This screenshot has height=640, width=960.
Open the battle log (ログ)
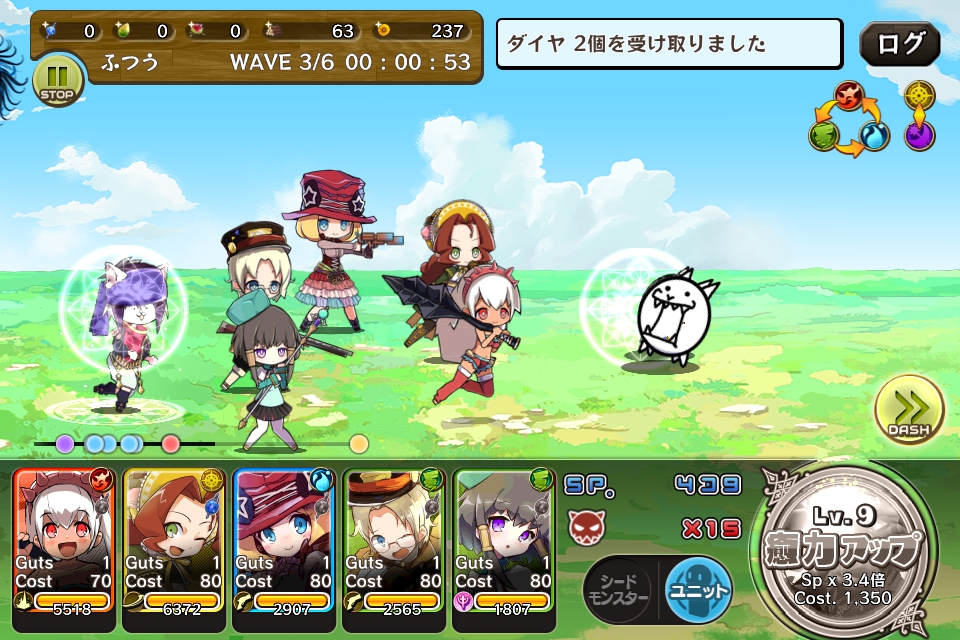[x=899, y=44]
